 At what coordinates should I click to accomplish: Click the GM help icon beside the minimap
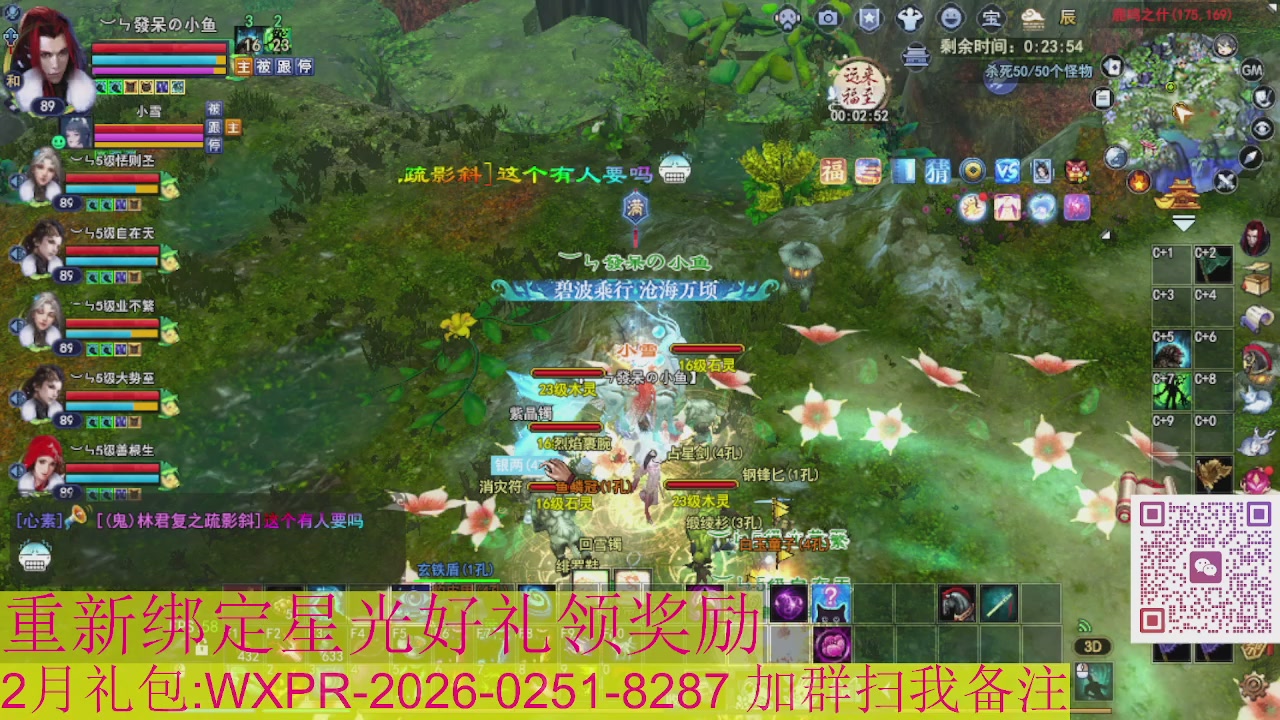[x=1252, y=71]
